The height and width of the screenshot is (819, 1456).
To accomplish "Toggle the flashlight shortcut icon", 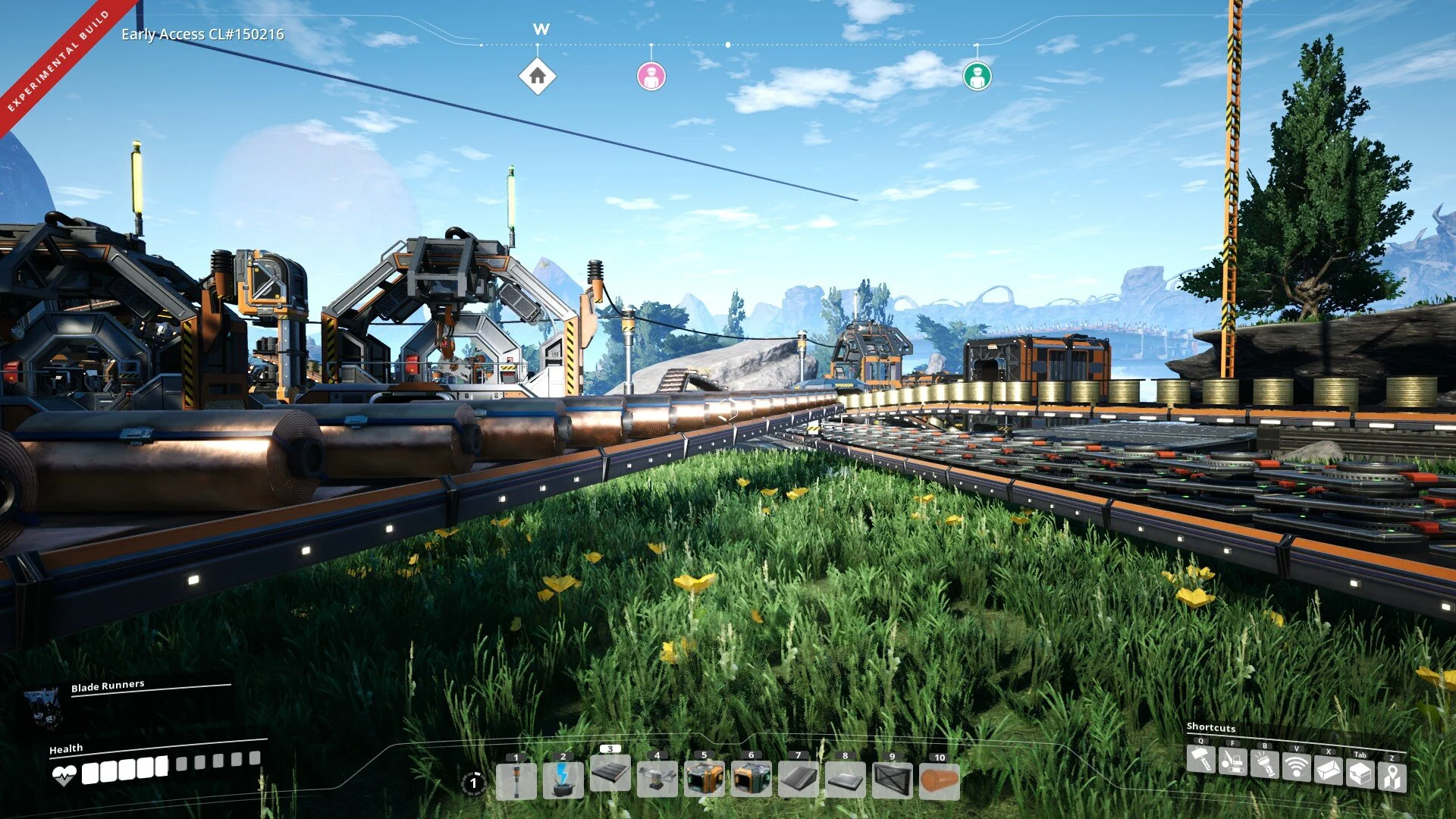I will pyautogui.click(x=1265, y=763).
